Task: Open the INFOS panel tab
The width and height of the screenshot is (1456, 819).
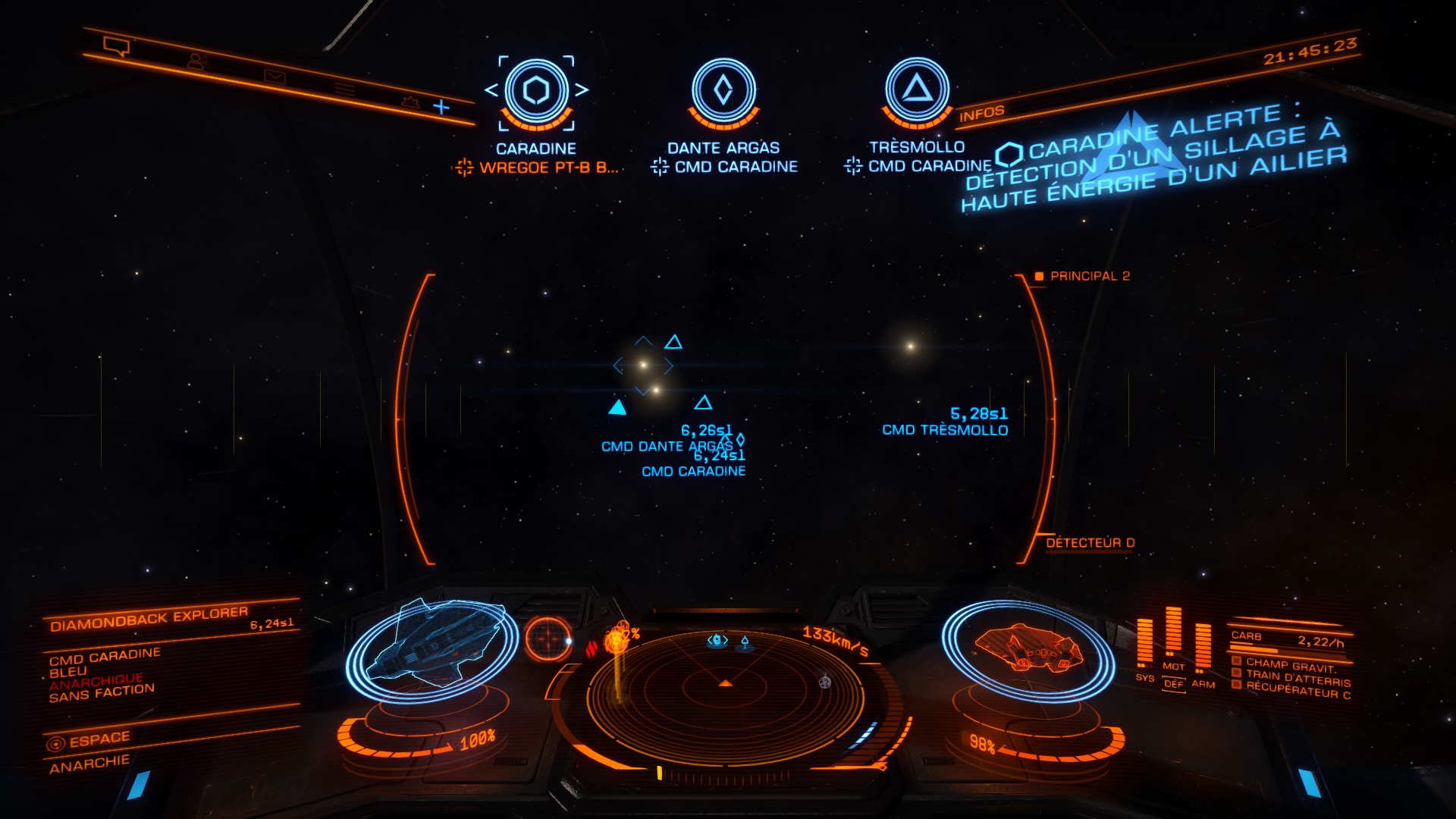Action: pyautogui.click(x=981, y=114)
